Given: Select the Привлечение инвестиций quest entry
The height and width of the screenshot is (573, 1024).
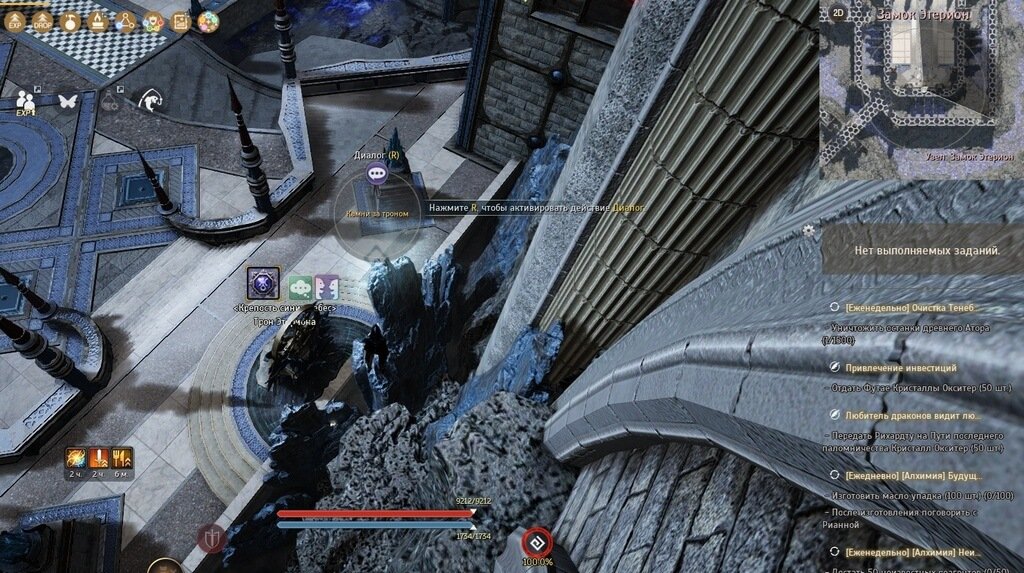Looking at the screenshot, I should click(x=901, y=368).
